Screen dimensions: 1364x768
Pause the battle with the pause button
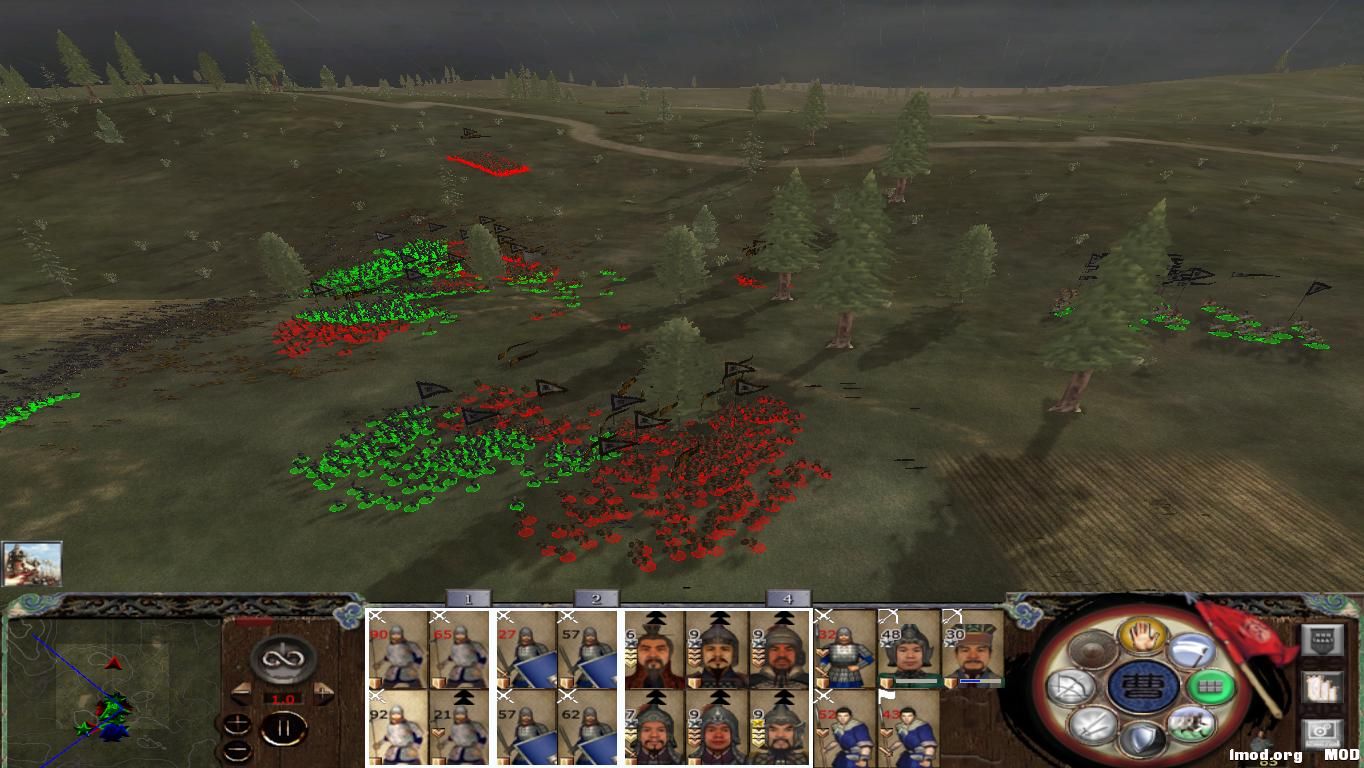coord(283,727)
